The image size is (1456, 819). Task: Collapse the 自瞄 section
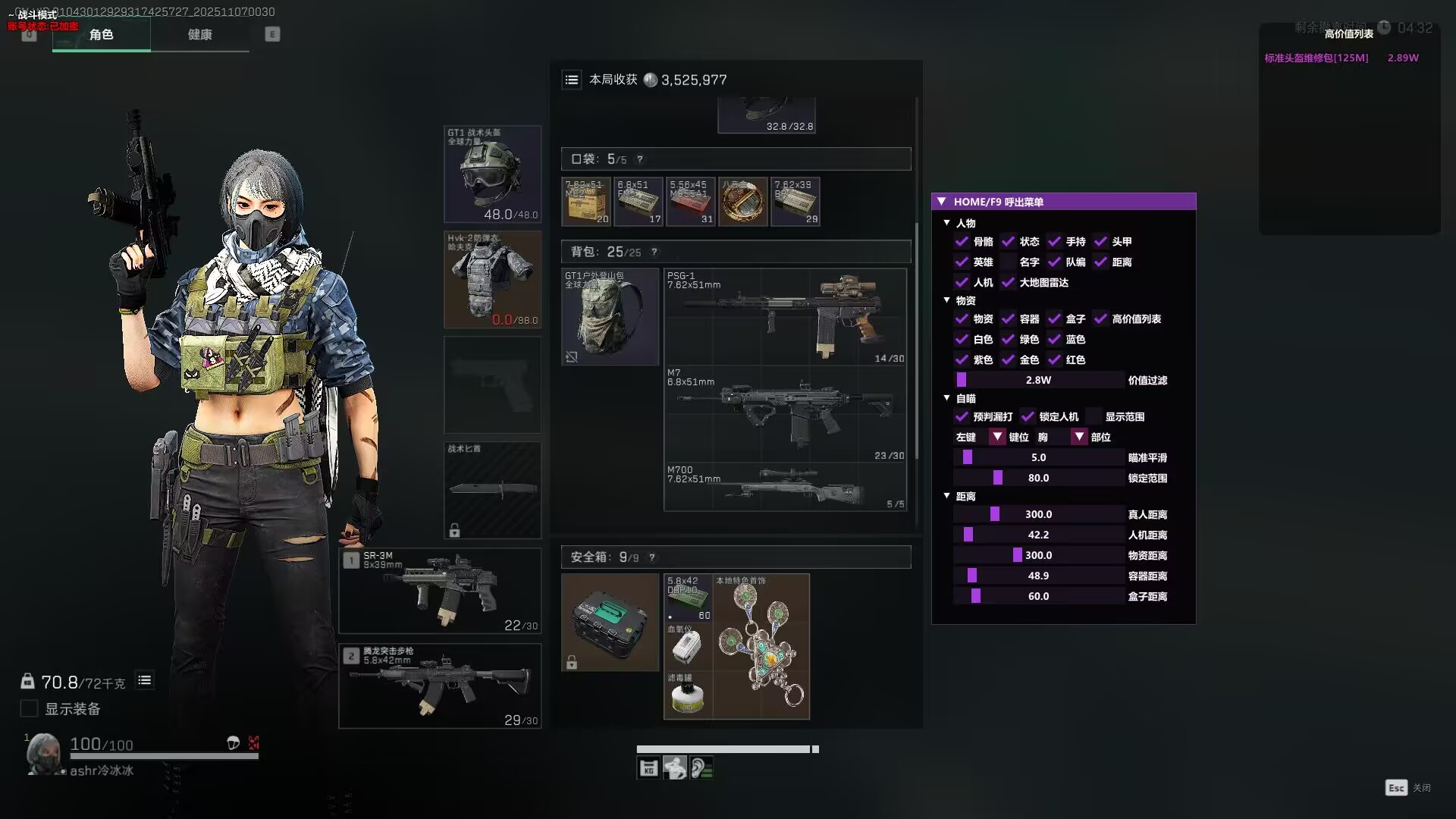946,398
